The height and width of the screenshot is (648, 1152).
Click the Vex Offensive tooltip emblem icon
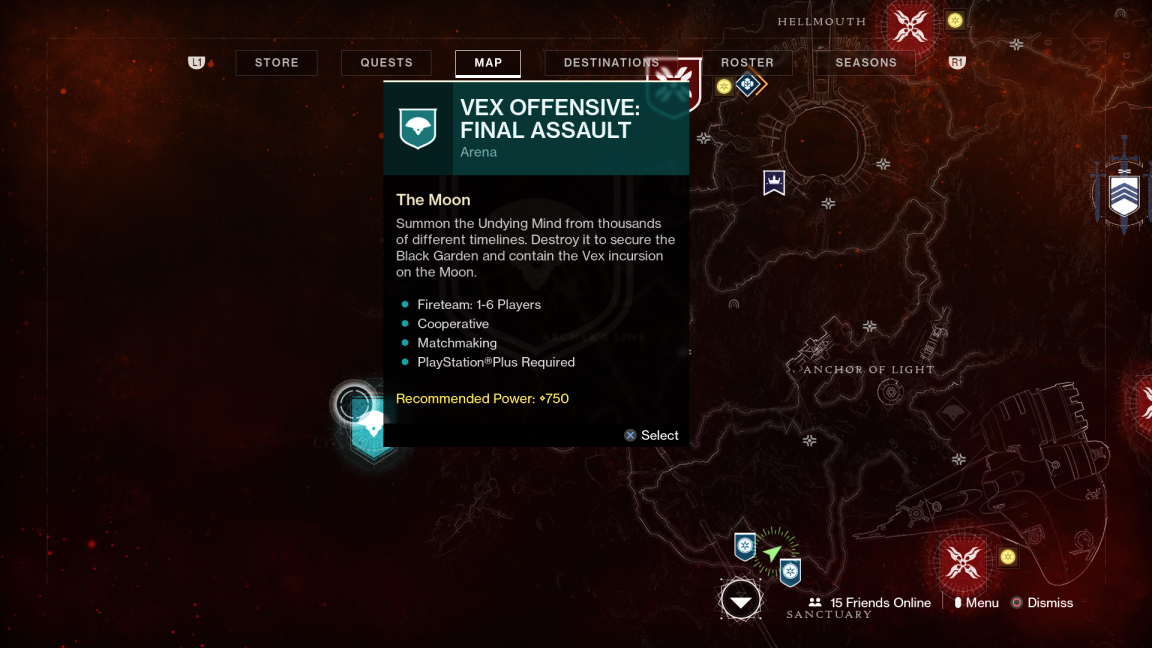coord(418,128)
